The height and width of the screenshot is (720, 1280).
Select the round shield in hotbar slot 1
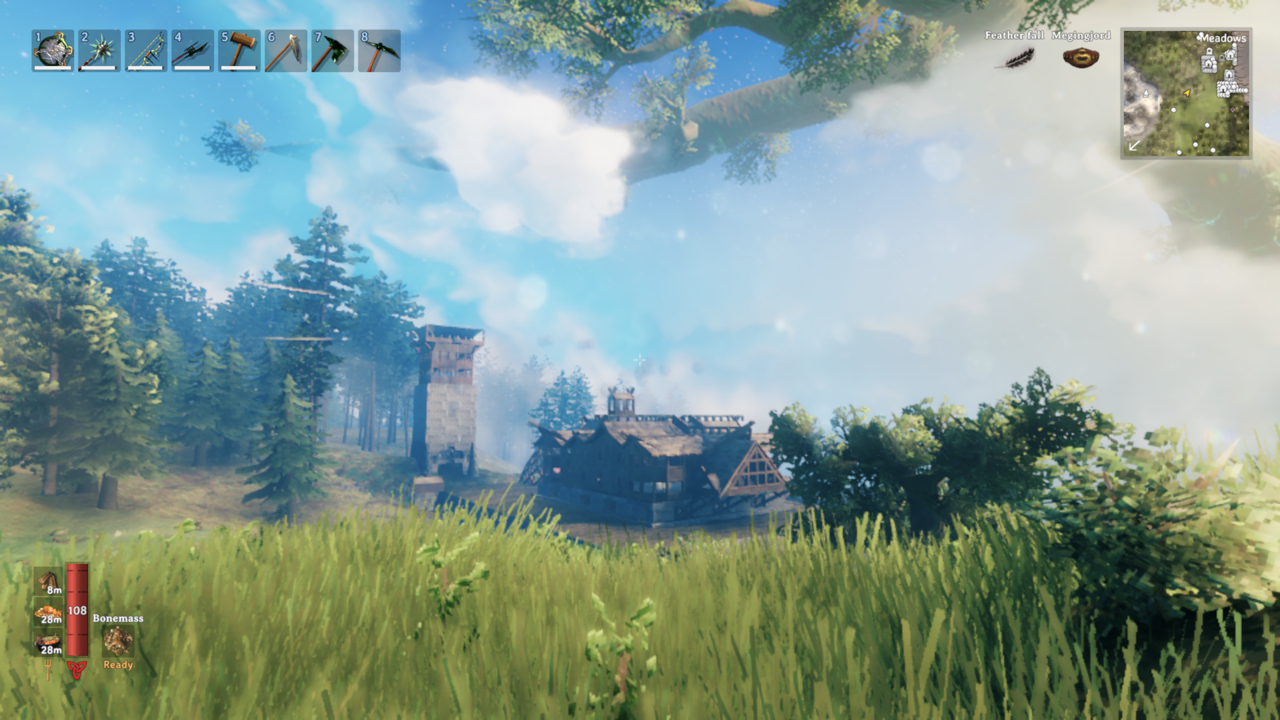point(53,51)
